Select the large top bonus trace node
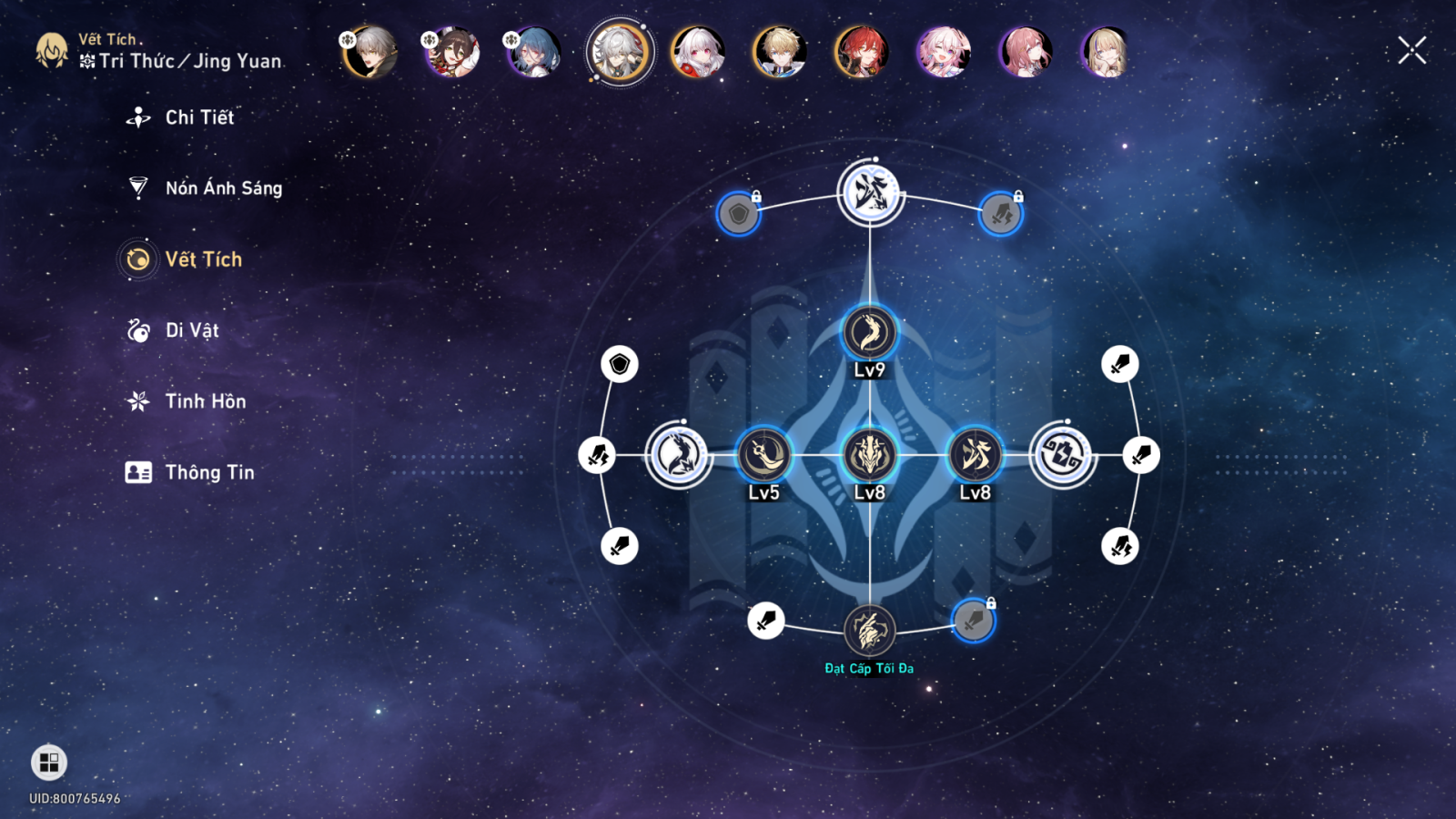 [x=870, y=193]
